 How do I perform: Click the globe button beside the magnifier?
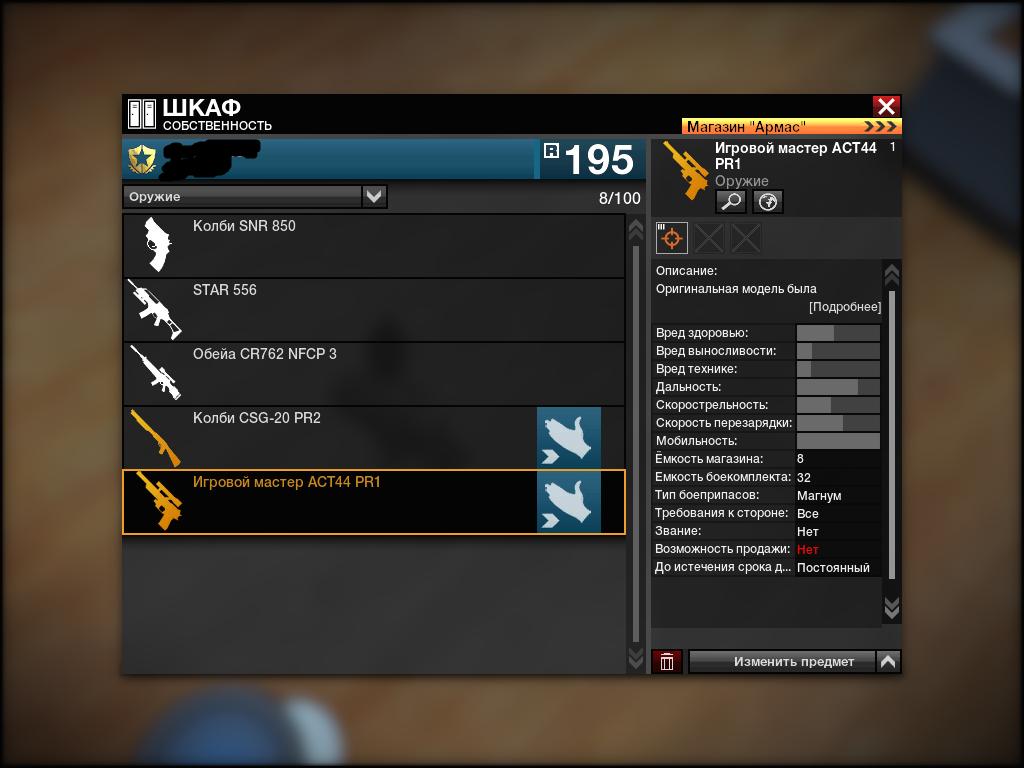[768, 202]
